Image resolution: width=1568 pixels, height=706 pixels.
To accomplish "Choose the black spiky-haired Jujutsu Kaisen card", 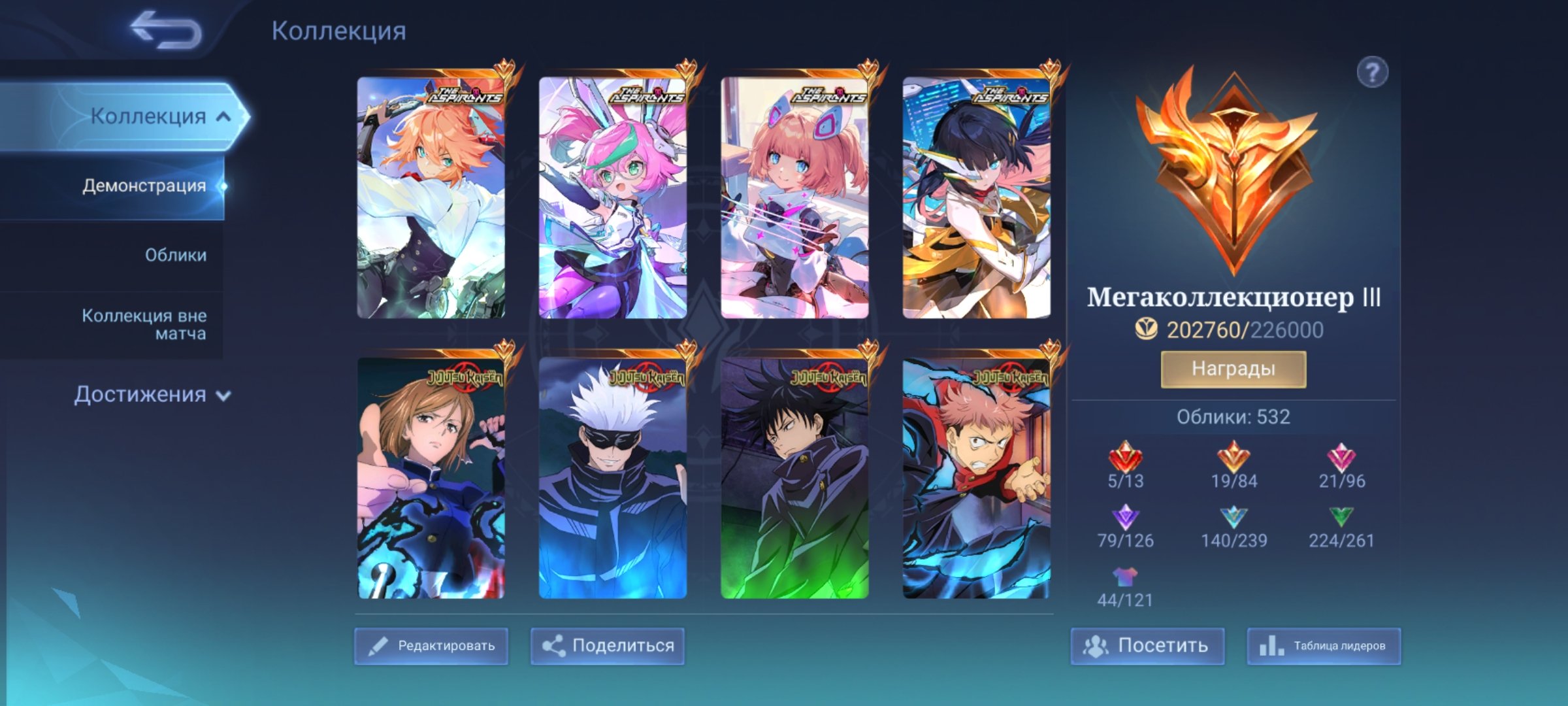I will point(794,478).
